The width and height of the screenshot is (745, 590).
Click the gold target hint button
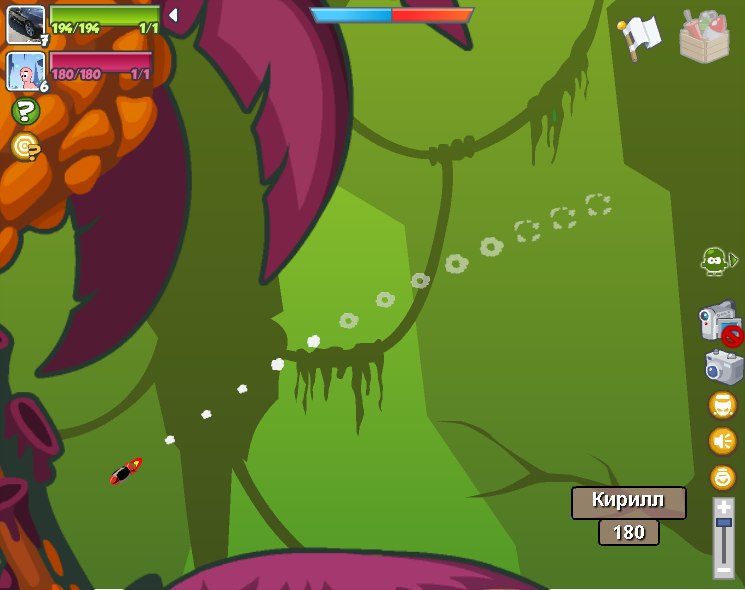tap(25, 146)
